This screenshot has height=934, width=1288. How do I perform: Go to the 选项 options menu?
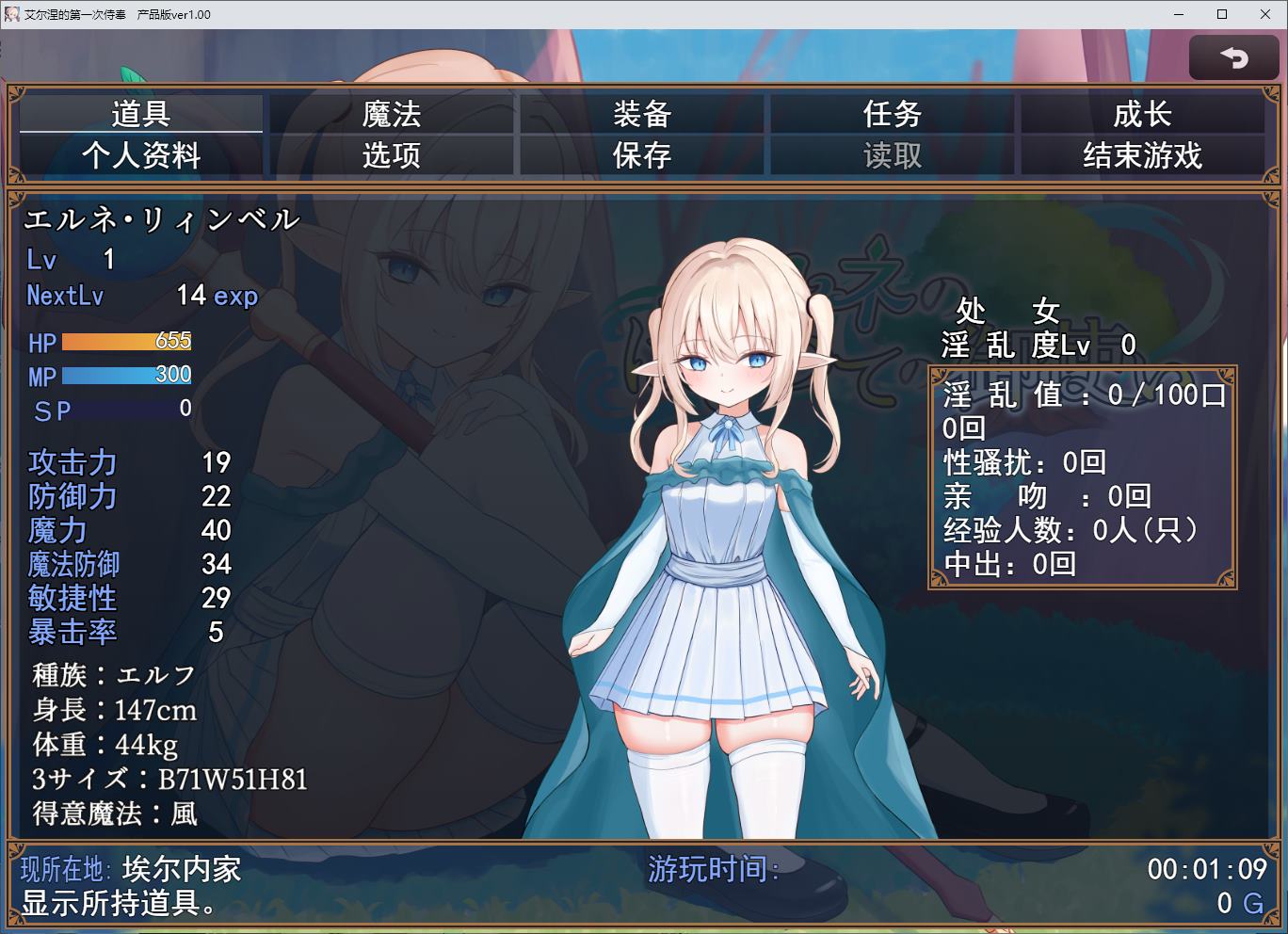point(392,155)
